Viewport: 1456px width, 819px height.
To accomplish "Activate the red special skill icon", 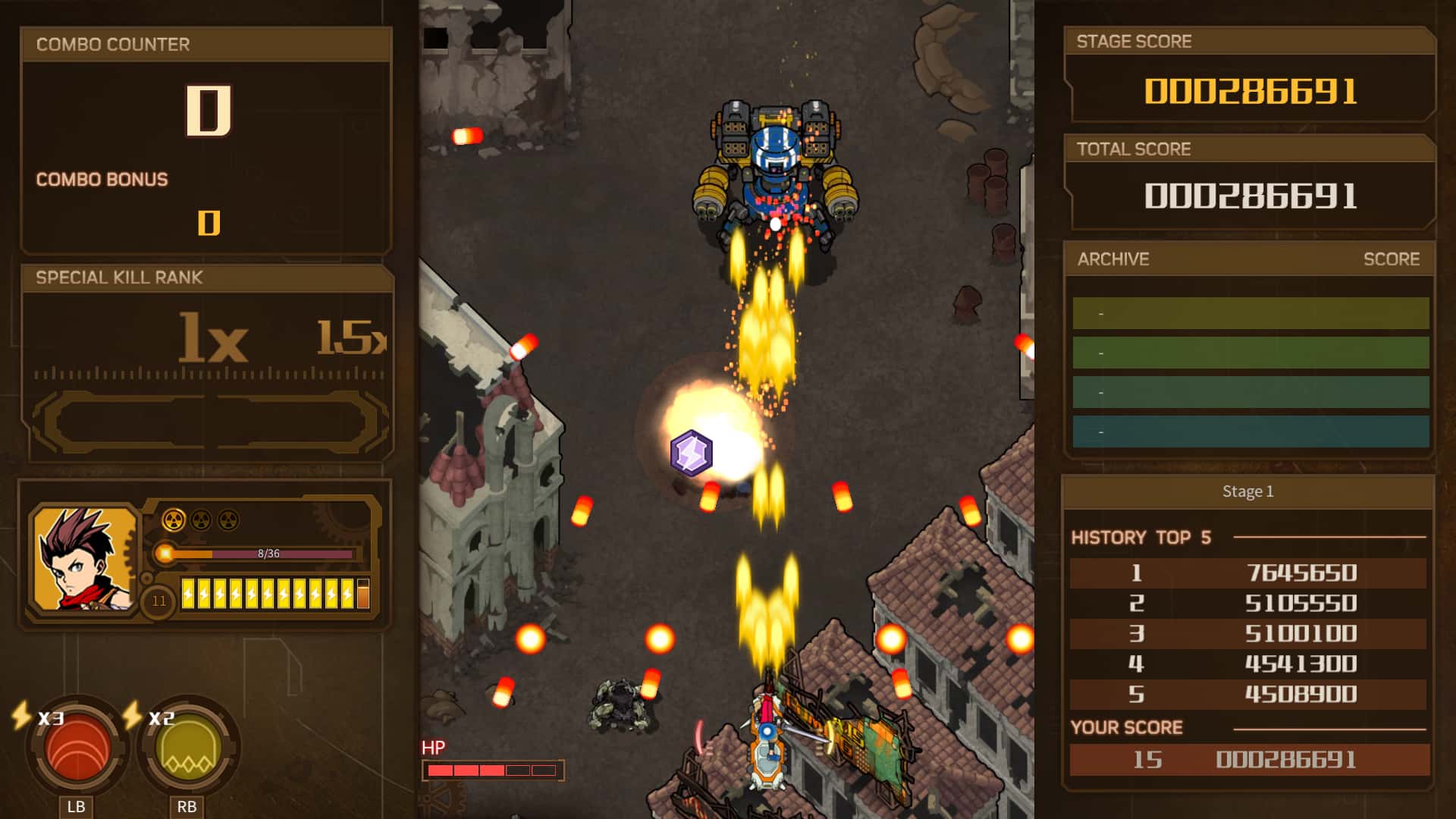I will 77,748.
